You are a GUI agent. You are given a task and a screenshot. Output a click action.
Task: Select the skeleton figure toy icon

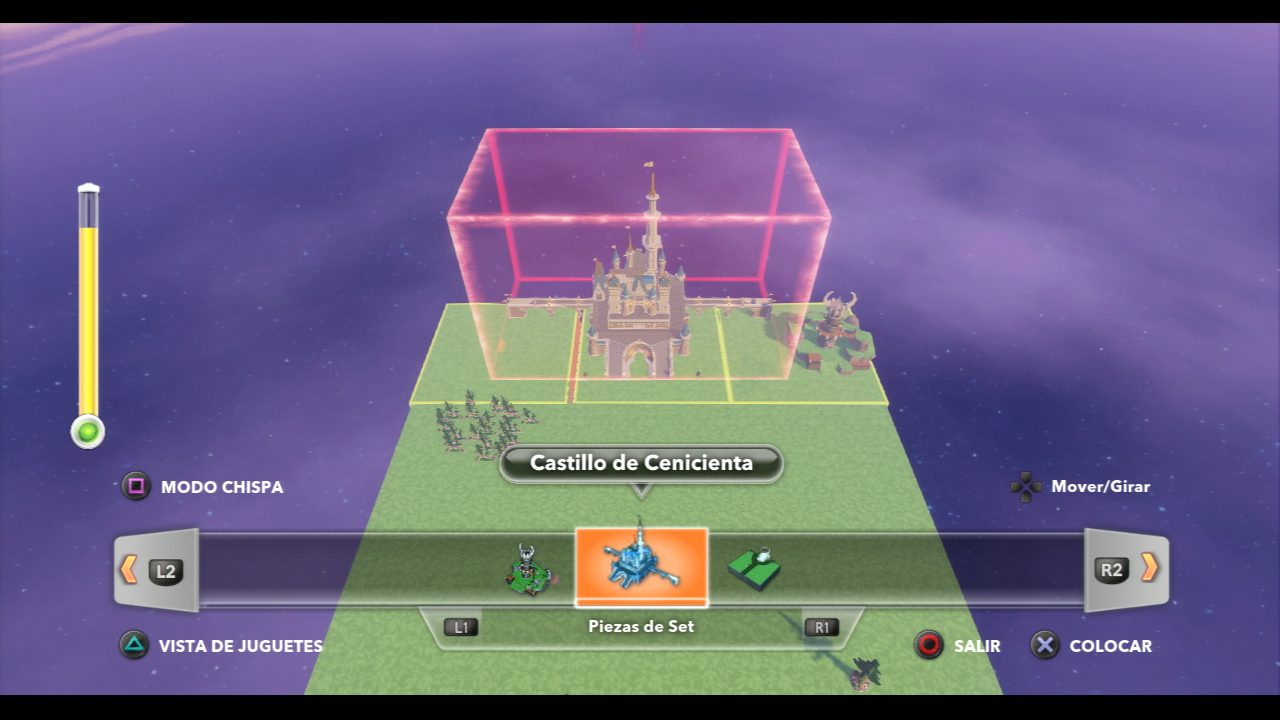coord(525,567)
